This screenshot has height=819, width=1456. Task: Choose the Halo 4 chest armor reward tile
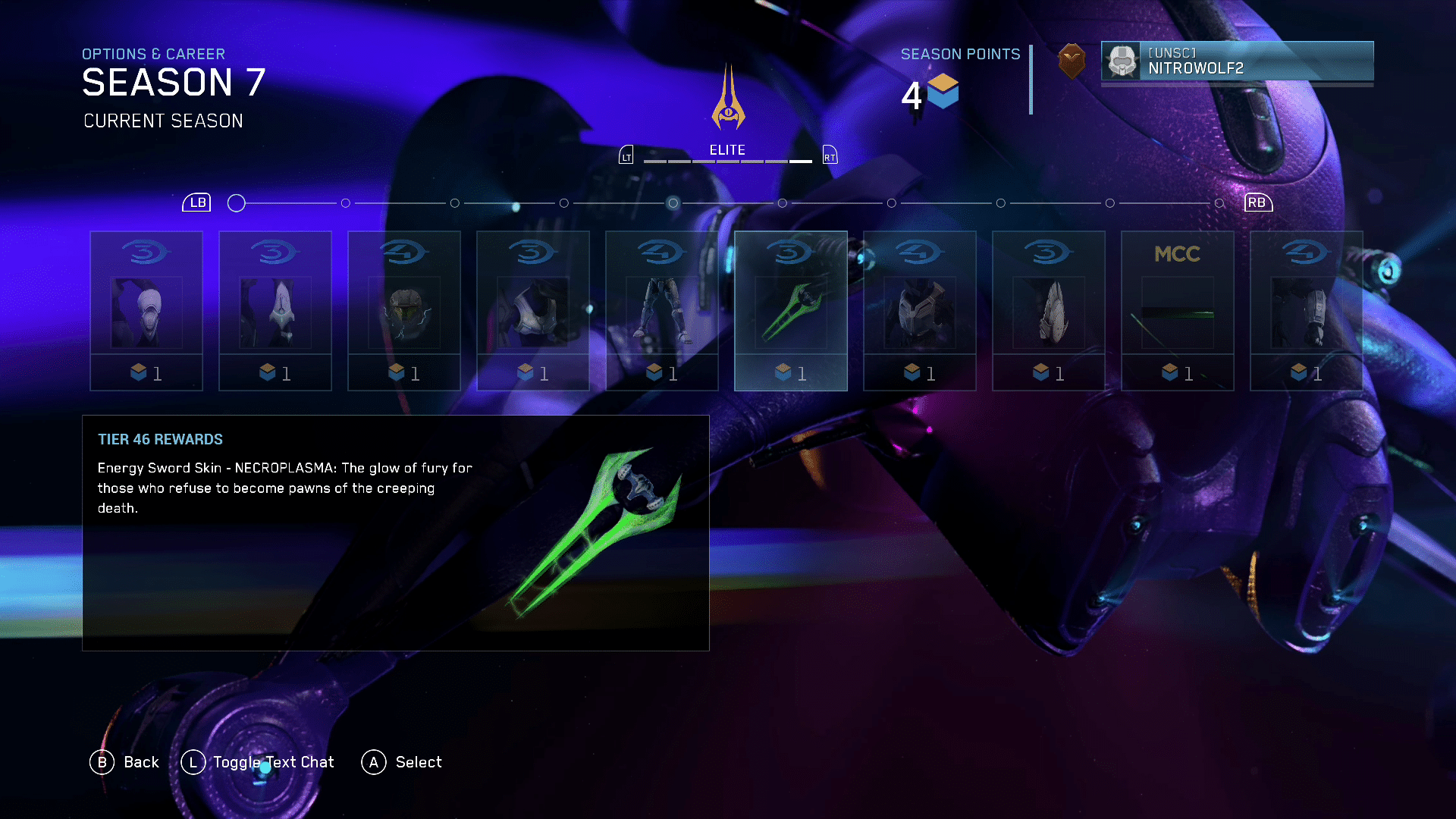click(920, 311)
